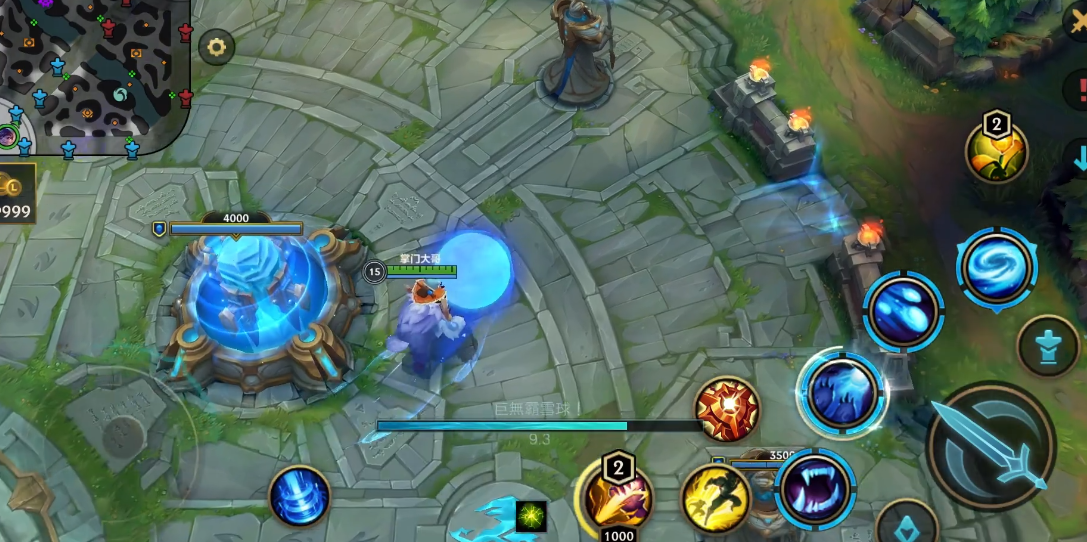Use the blue snowball barrage ability

point(903,312)
